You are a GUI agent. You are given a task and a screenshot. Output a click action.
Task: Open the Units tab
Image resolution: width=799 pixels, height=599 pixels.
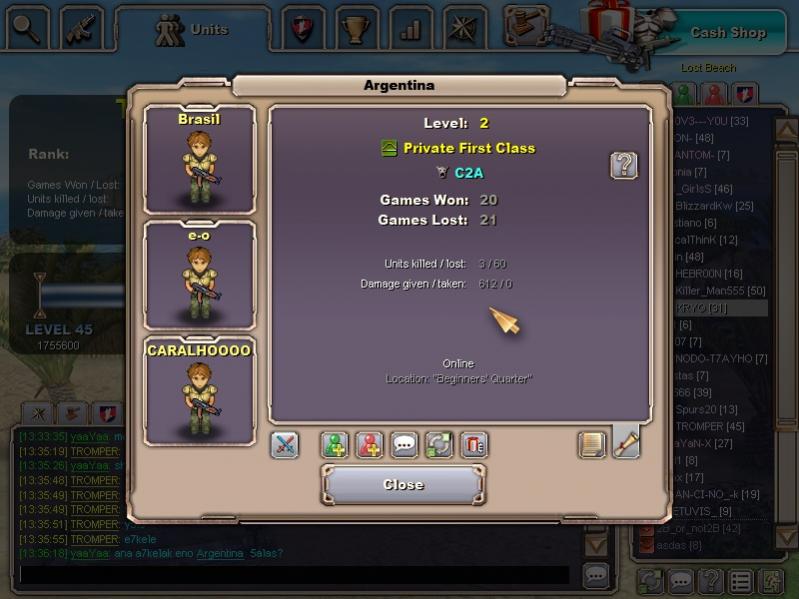pos(192,30)
